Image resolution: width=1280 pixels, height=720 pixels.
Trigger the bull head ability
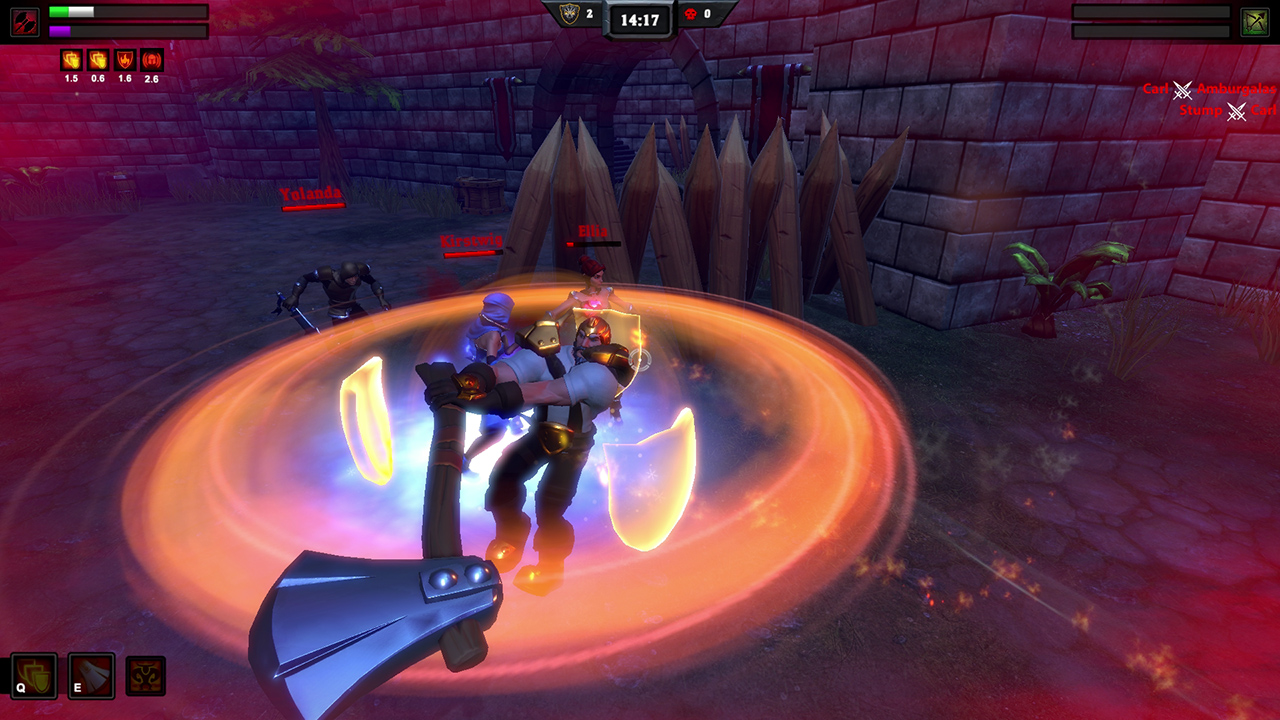[145, 677]
